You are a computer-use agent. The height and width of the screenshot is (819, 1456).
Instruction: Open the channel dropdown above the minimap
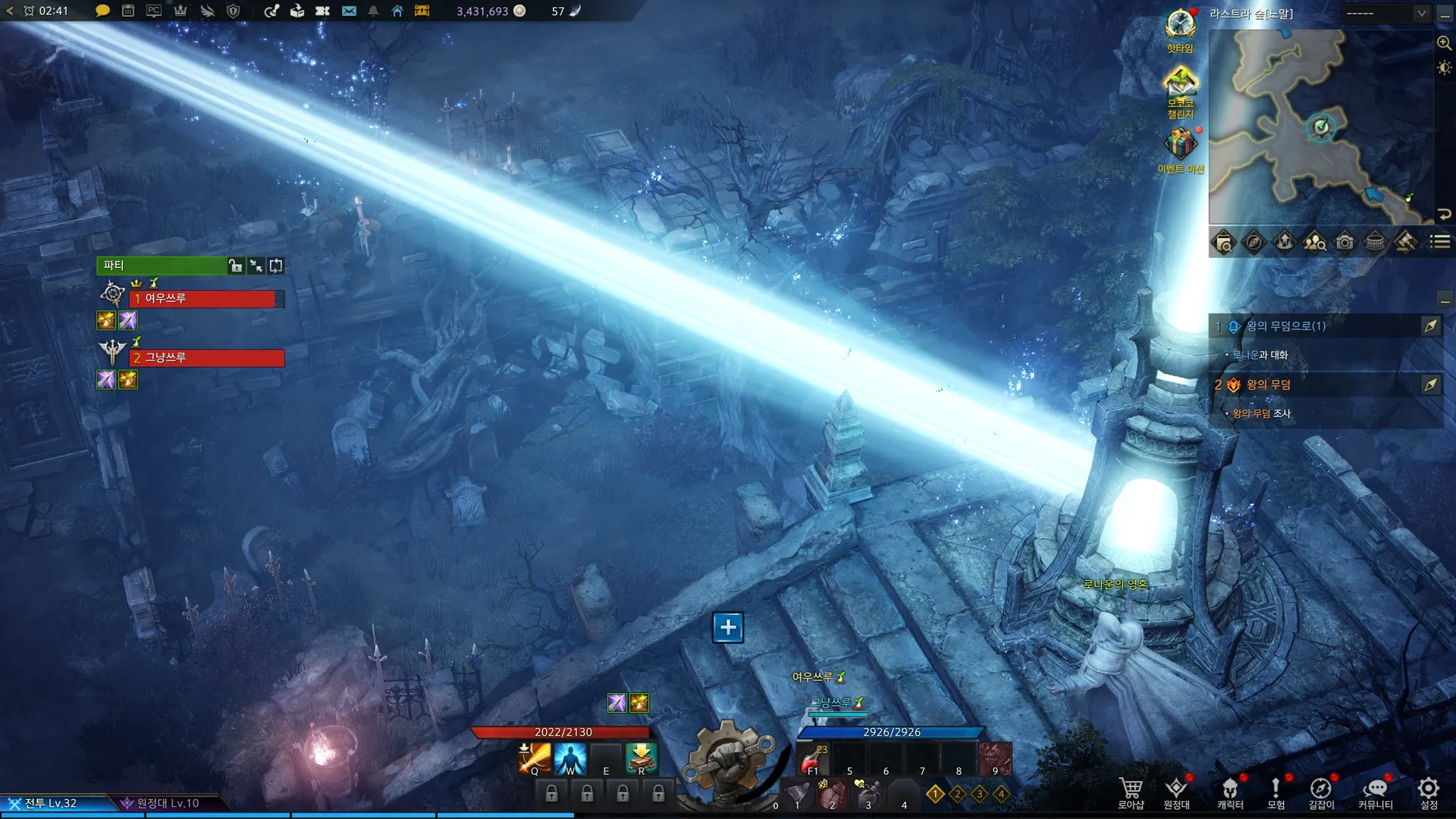click(x=1386, y=14)
